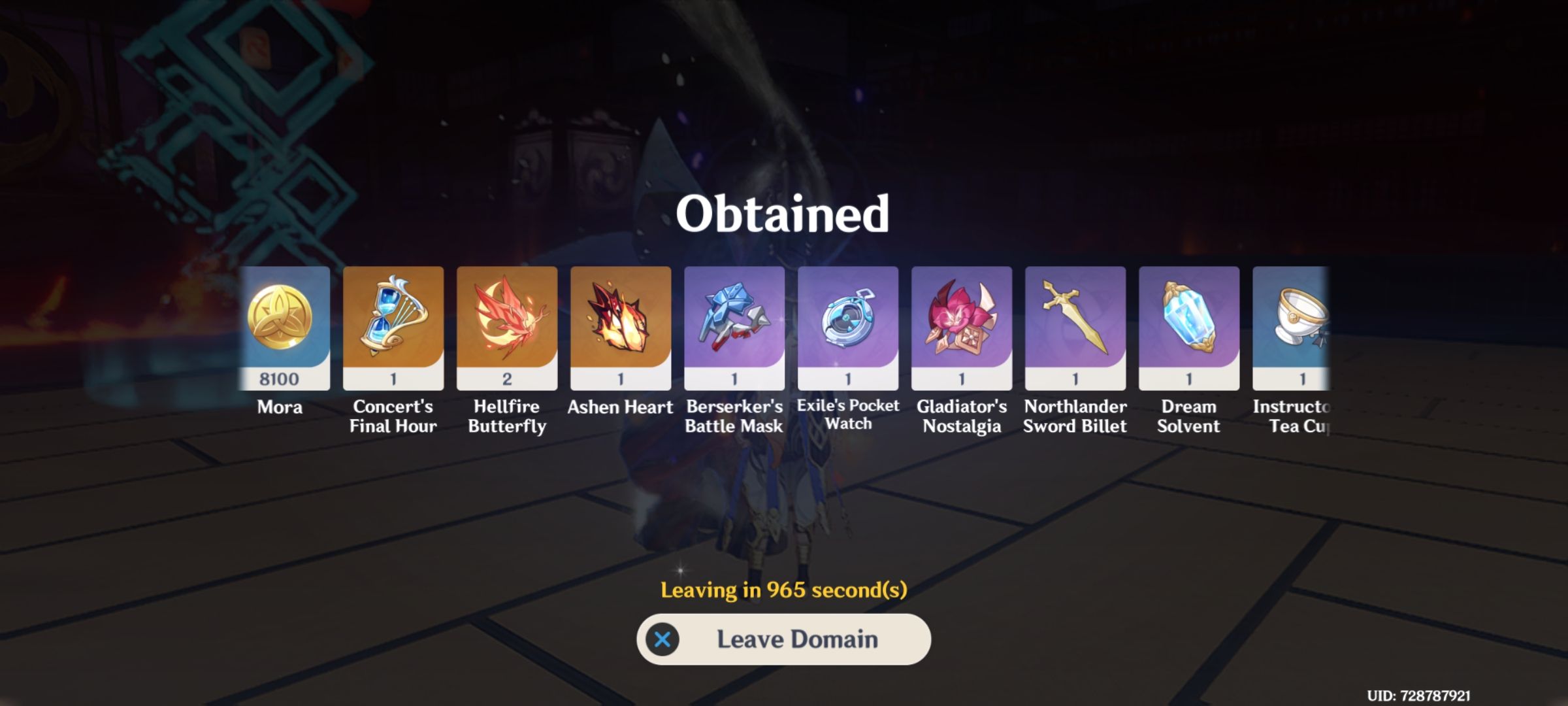Screen dimensions: 1568x706
Task: Select the quantity label on Ashen Heart
Action: (620, 377)
